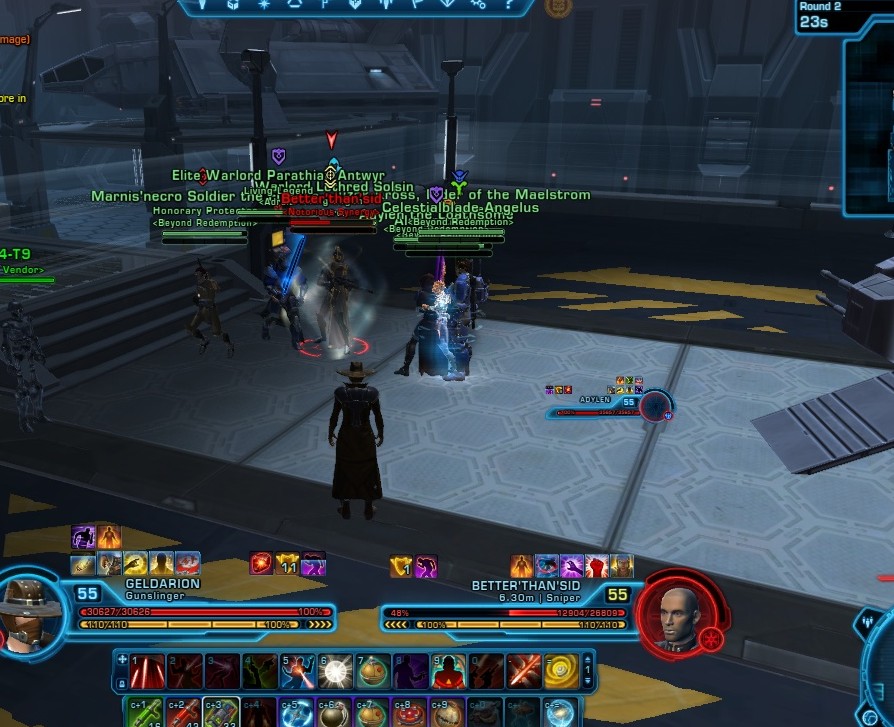The image size is (894, 727).
Task: Click the quickbar move crosshair handle
Action: coord(122,661)
